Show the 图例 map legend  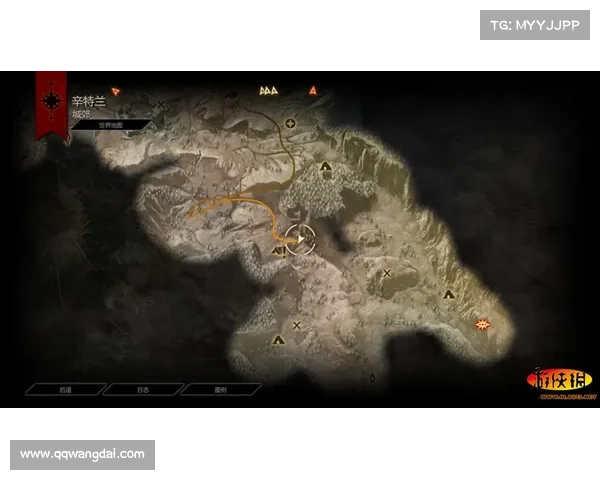pyautogui.click(x=221, y=389)
